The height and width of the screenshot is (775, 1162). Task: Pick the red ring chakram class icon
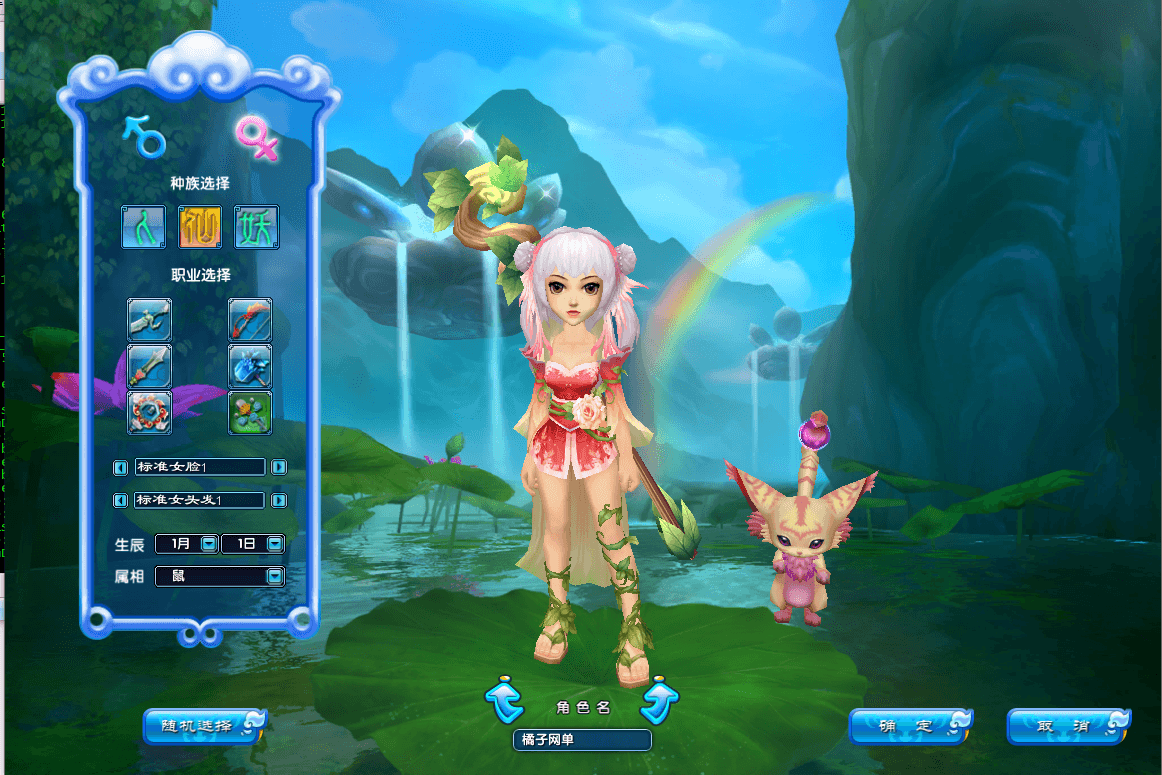(149, 412)
